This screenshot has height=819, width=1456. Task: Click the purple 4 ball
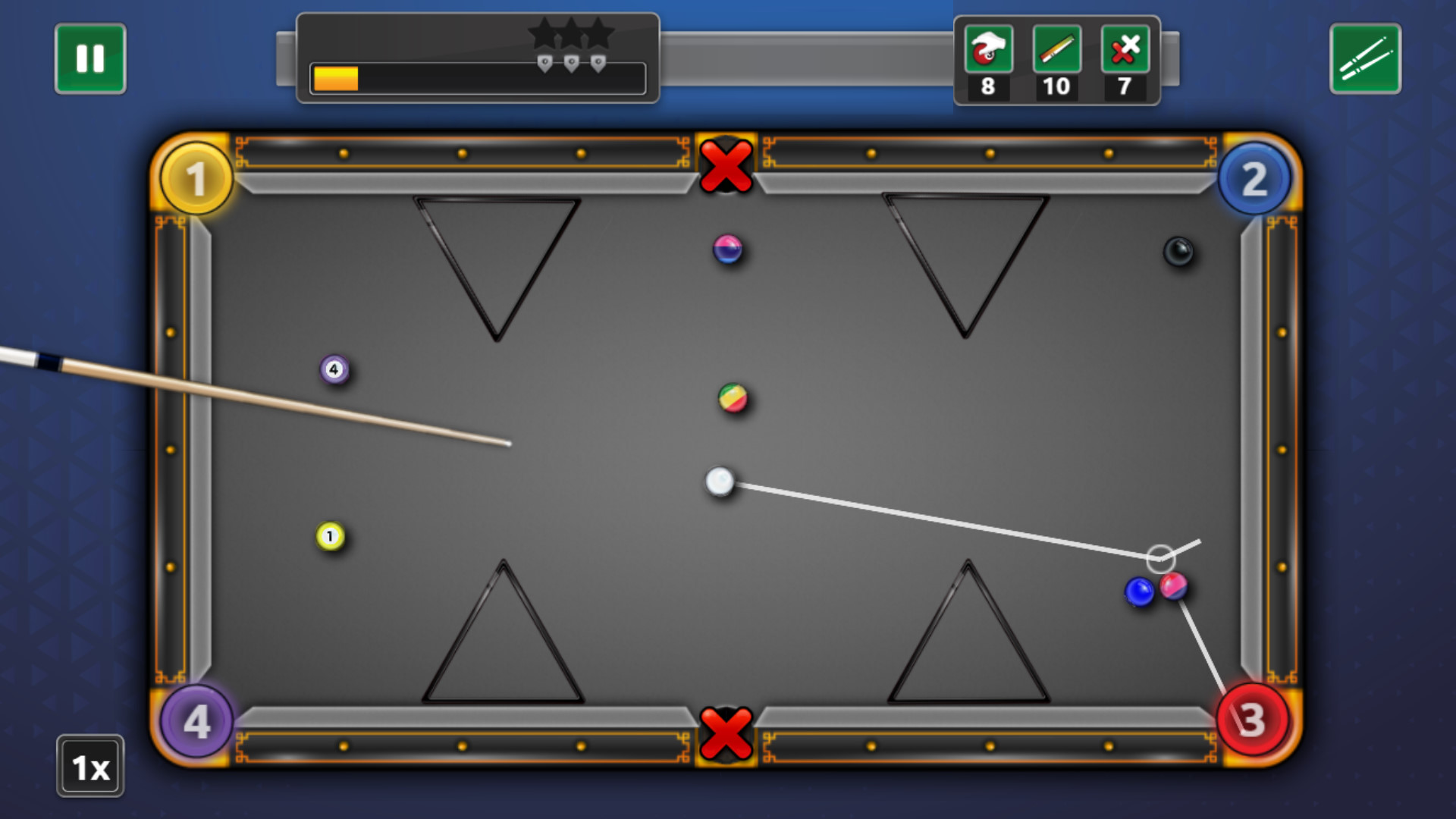click(x=332, y=369)
